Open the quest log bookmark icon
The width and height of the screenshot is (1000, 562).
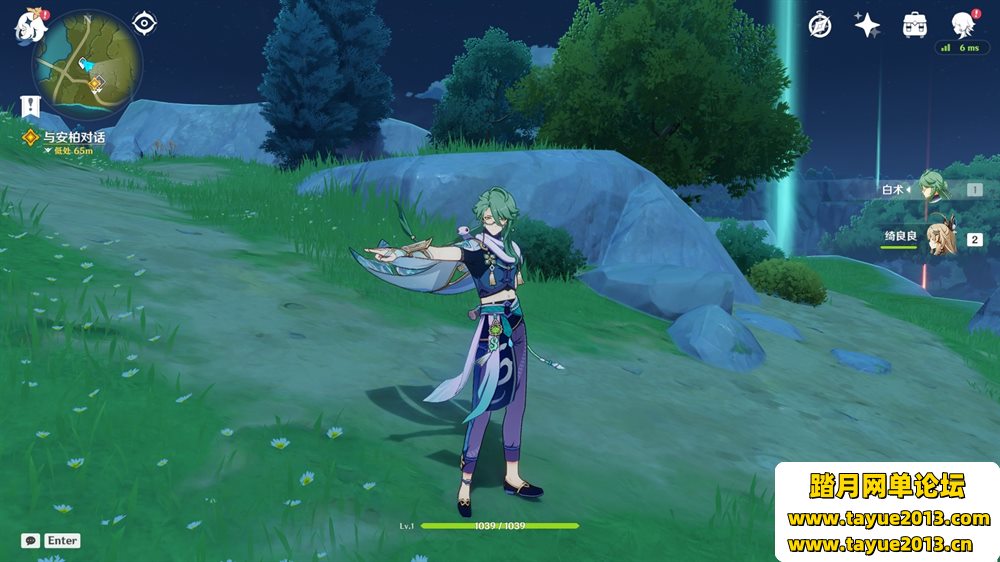tap(29, 105)
